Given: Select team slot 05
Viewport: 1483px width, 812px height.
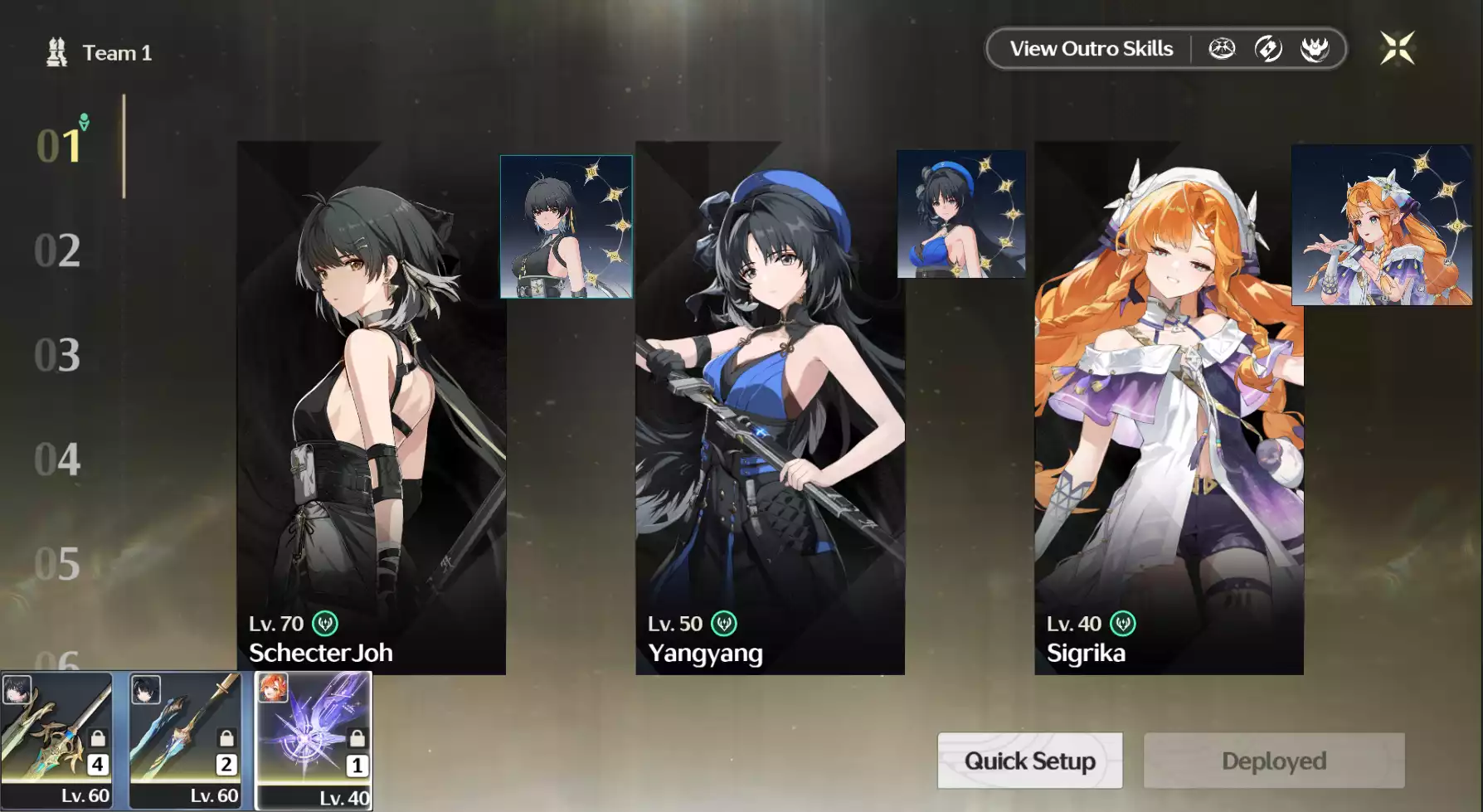Looking at the screenshot, I should point(56,564).
